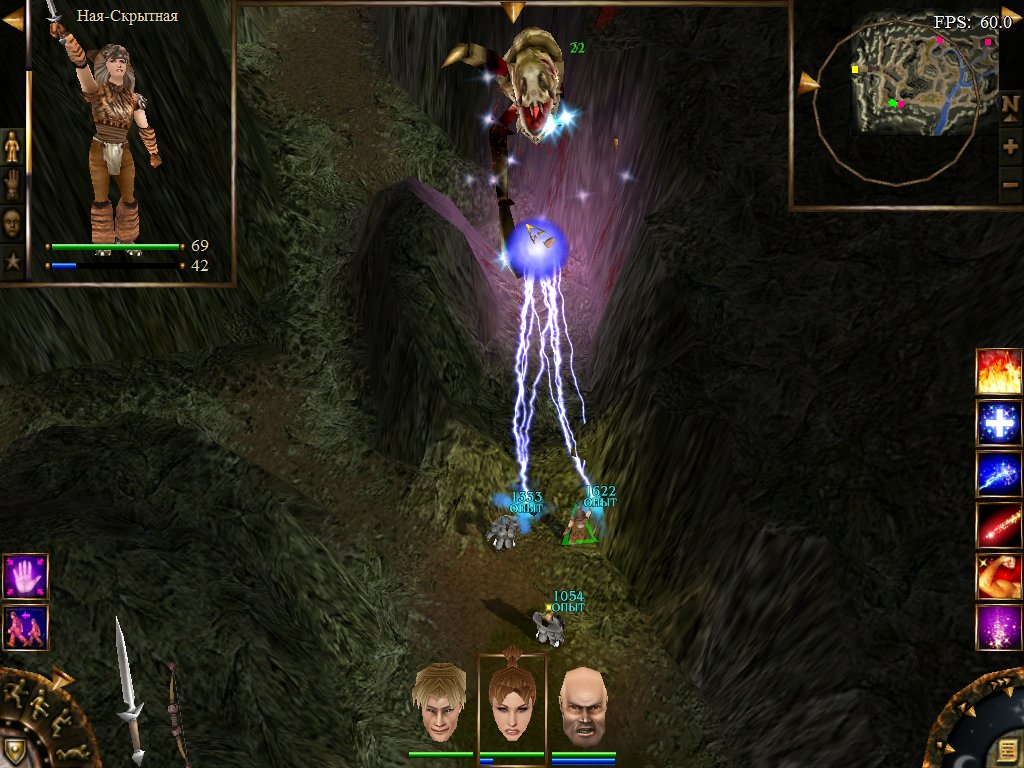Select the blue healing cross spell
This screenshot has height=768, width=1024.
pos(998,422)
